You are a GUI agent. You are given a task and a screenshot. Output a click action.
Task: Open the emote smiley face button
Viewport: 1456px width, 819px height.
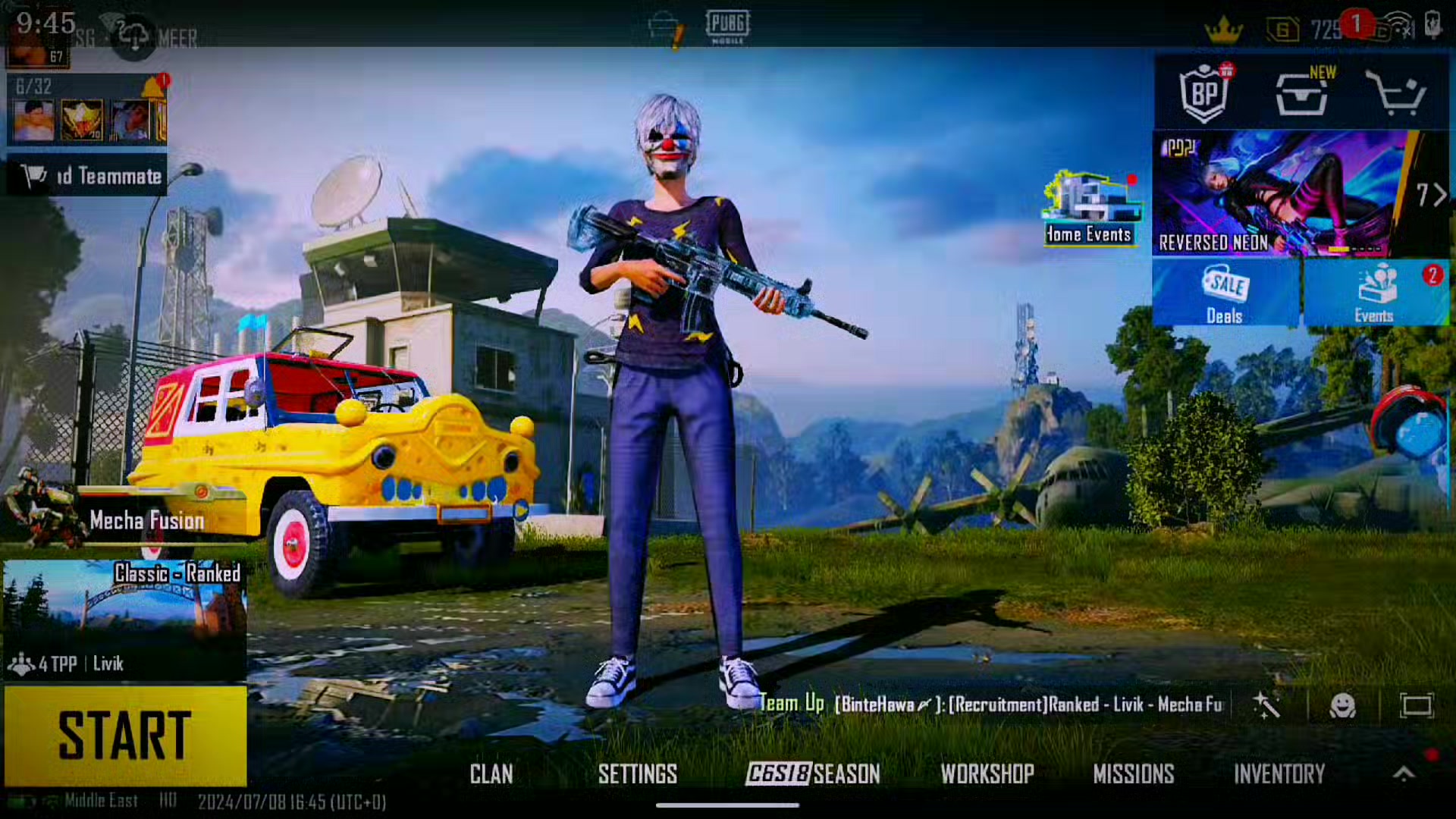pyautogui.click(x=1342, y=706)
